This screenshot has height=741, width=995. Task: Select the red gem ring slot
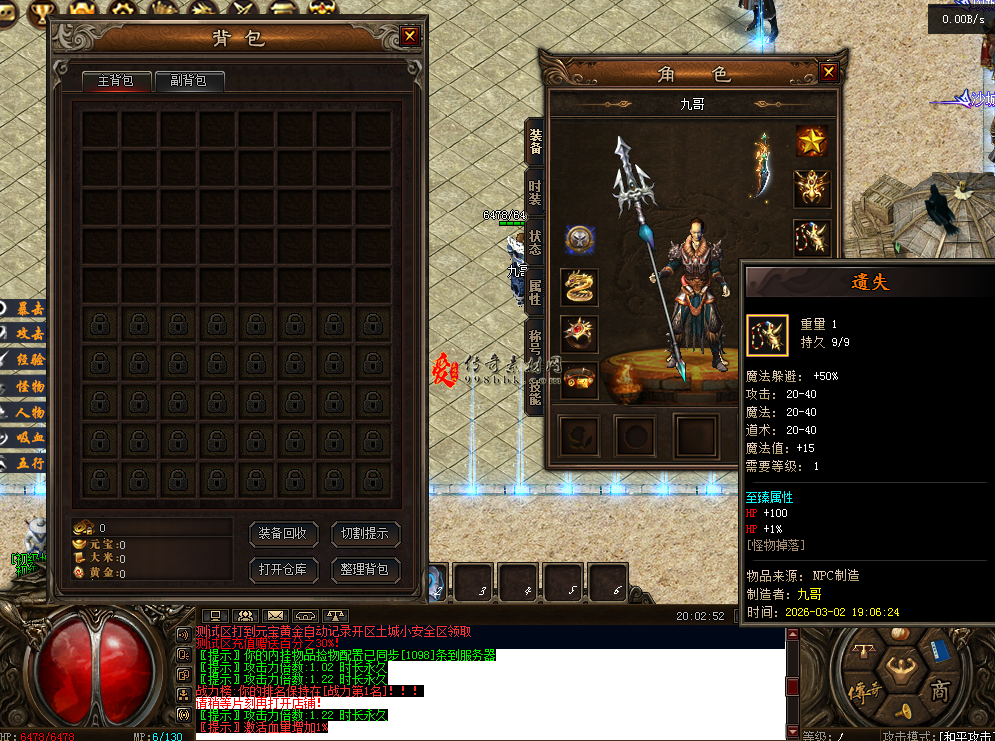point(580,334)
